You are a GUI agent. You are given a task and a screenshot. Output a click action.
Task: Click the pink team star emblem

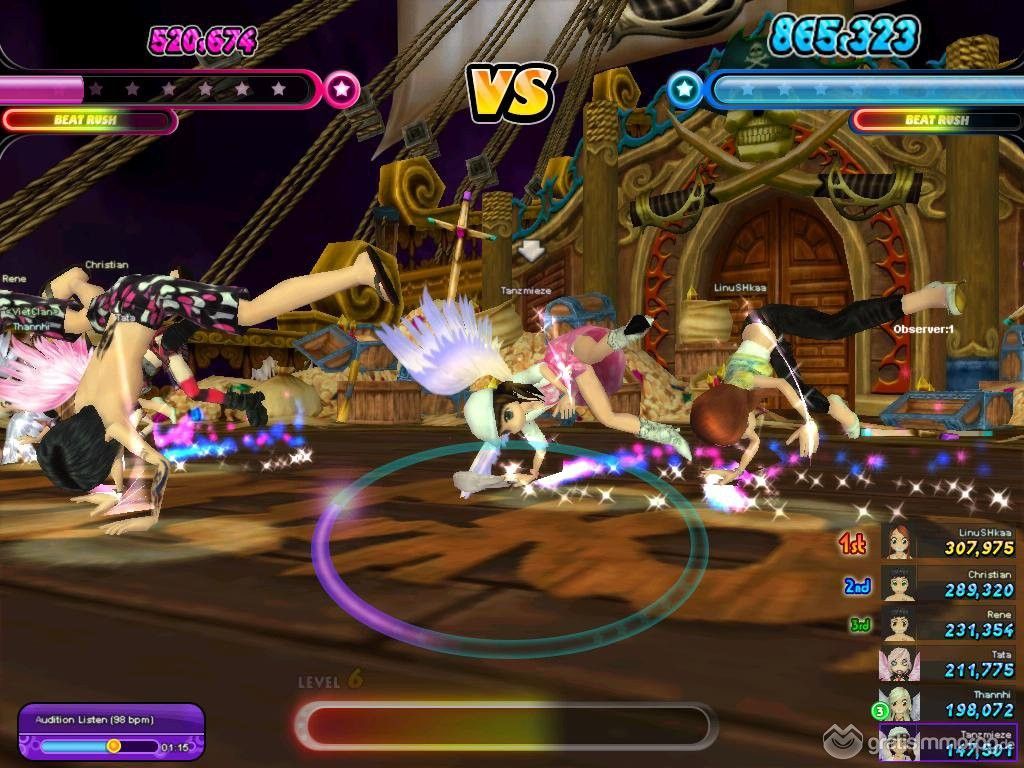pyautogui.click(x=342, y=89)
